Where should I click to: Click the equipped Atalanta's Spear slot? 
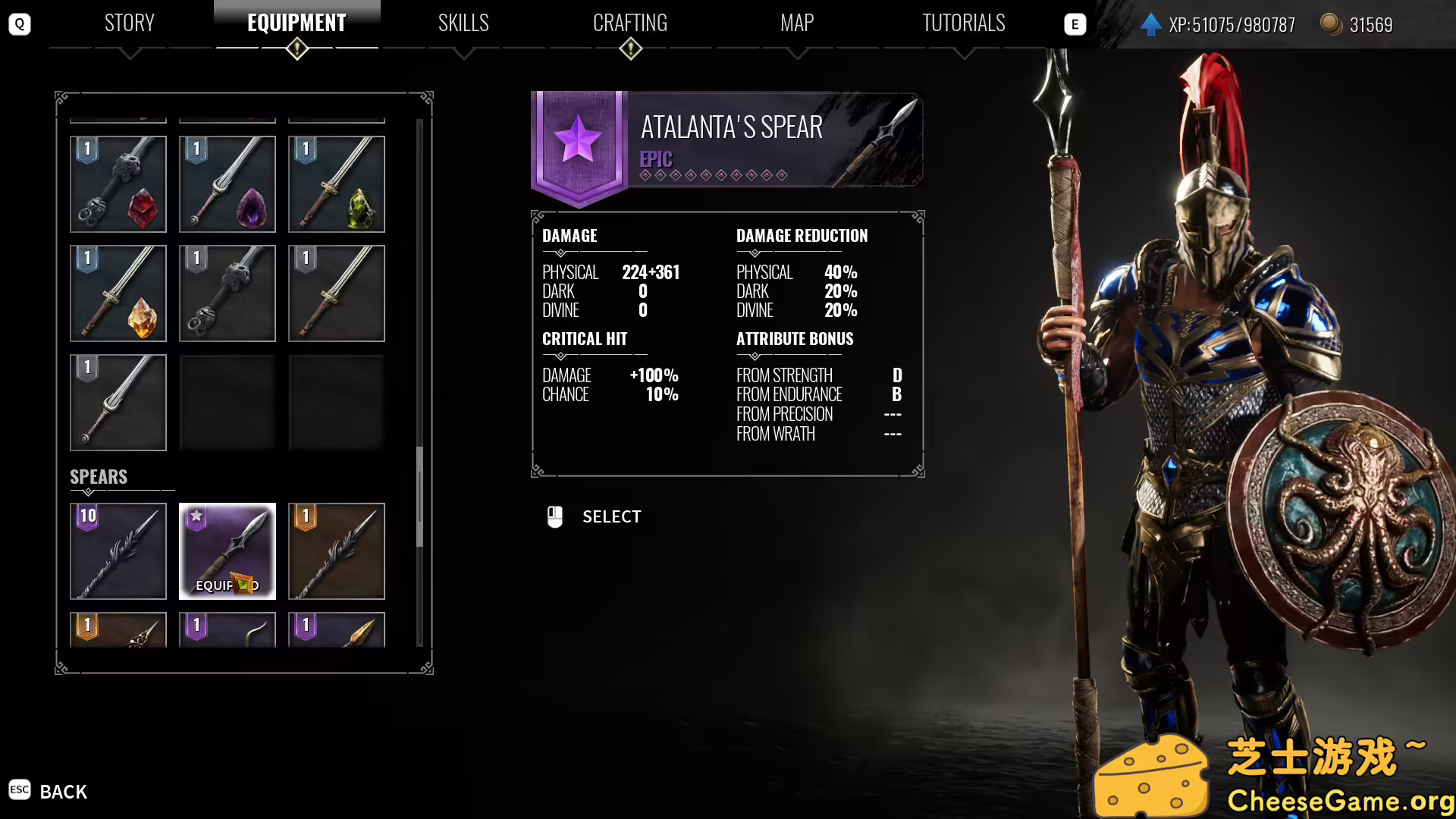[227, 551]
